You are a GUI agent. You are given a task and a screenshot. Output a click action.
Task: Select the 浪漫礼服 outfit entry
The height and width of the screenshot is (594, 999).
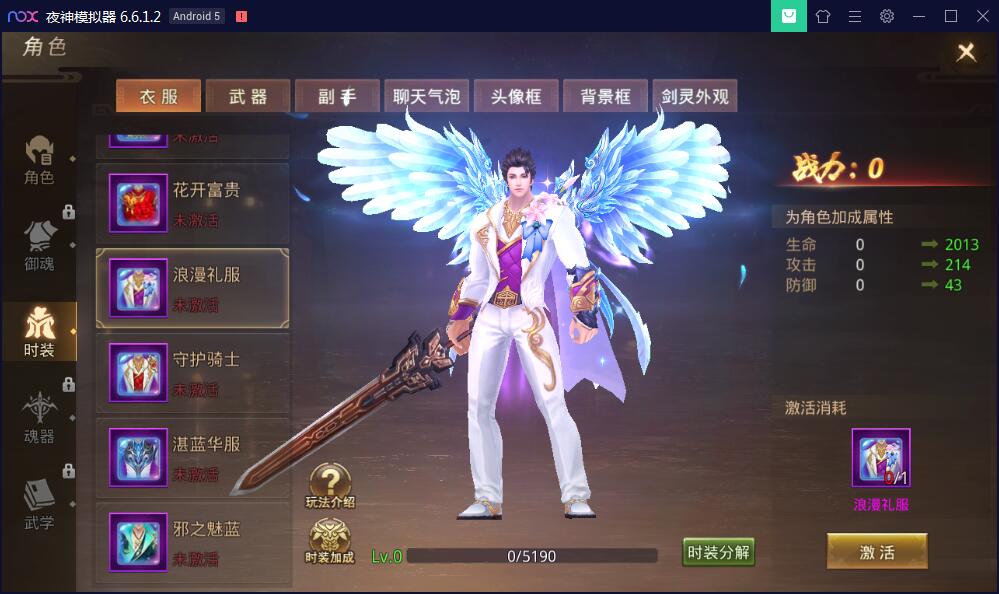193,288
